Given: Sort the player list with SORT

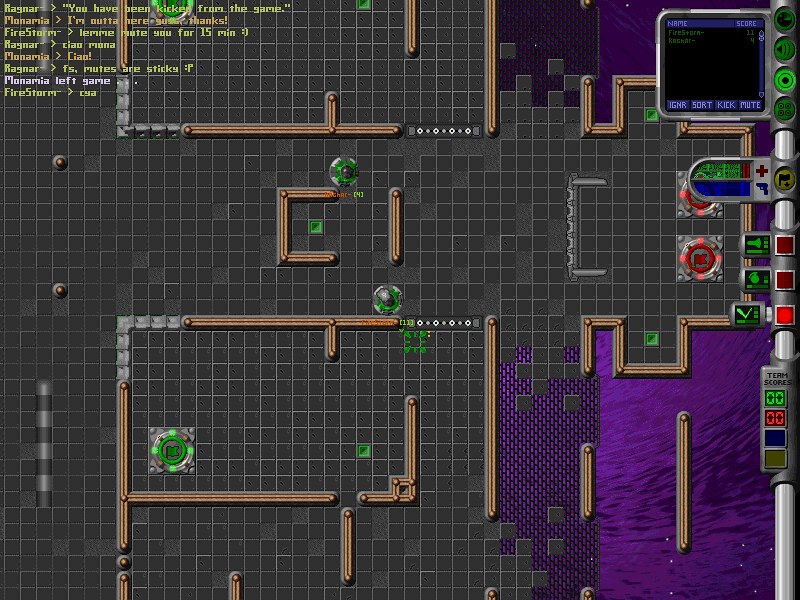Looking at the screenshot, I should [x=702, y=104].
